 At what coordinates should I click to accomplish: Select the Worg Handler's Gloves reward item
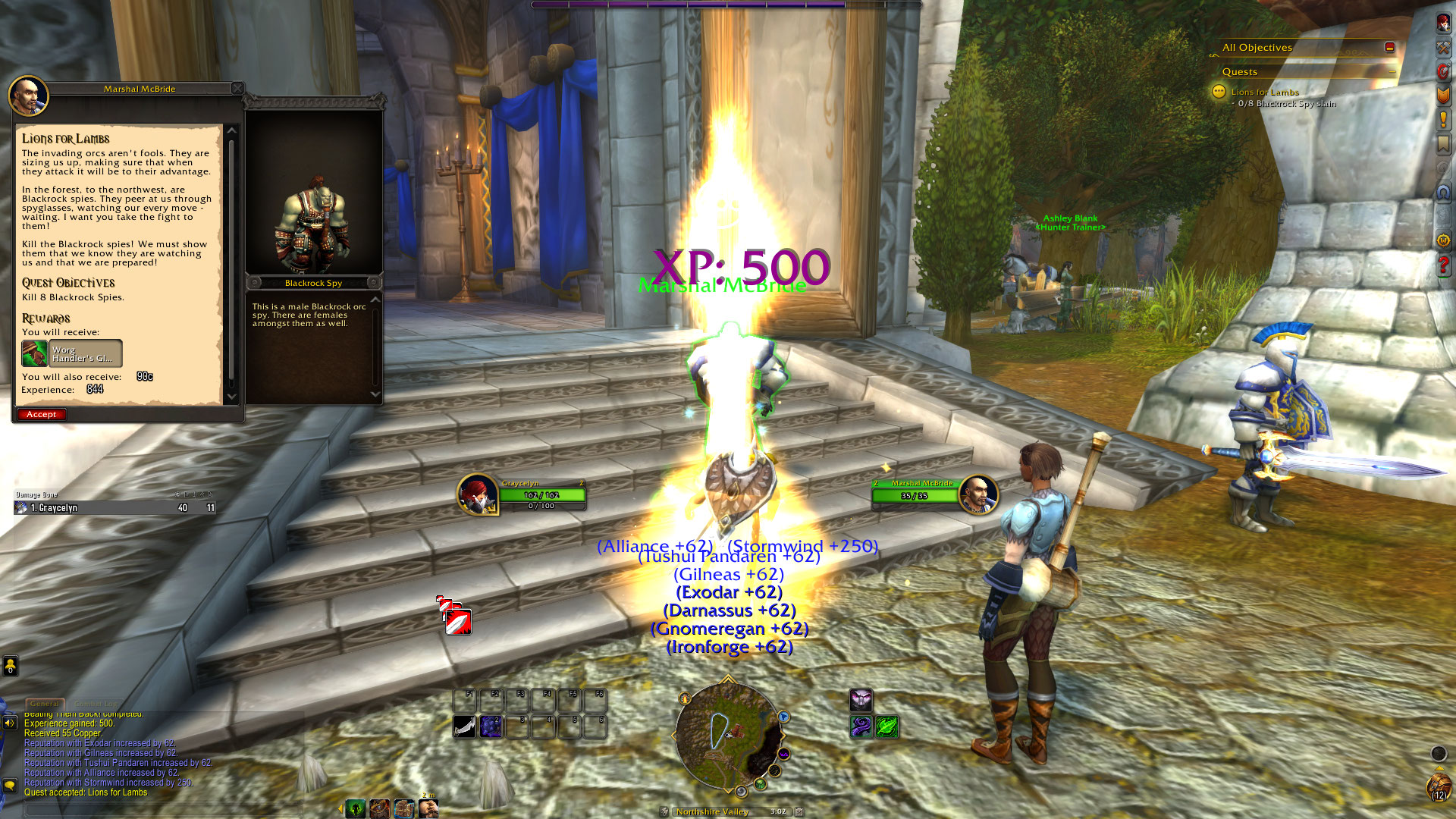pos(72,353)
